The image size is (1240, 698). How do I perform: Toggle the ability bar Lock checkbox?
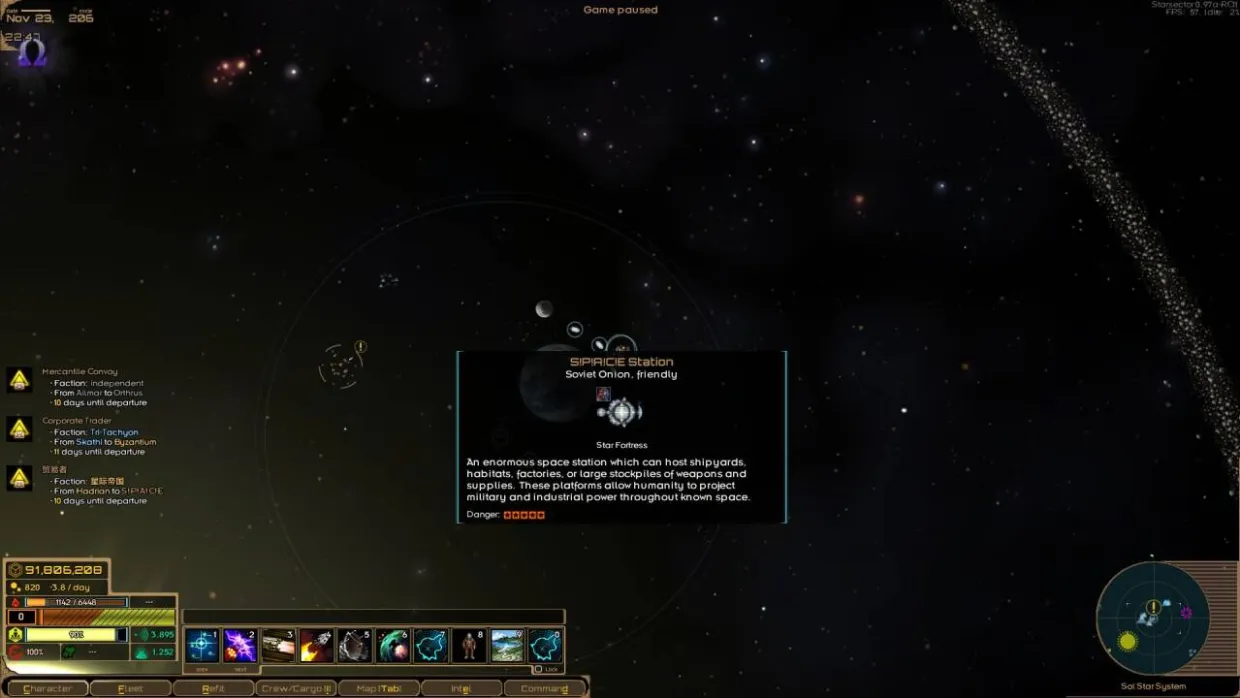click(x=538, y=669)
